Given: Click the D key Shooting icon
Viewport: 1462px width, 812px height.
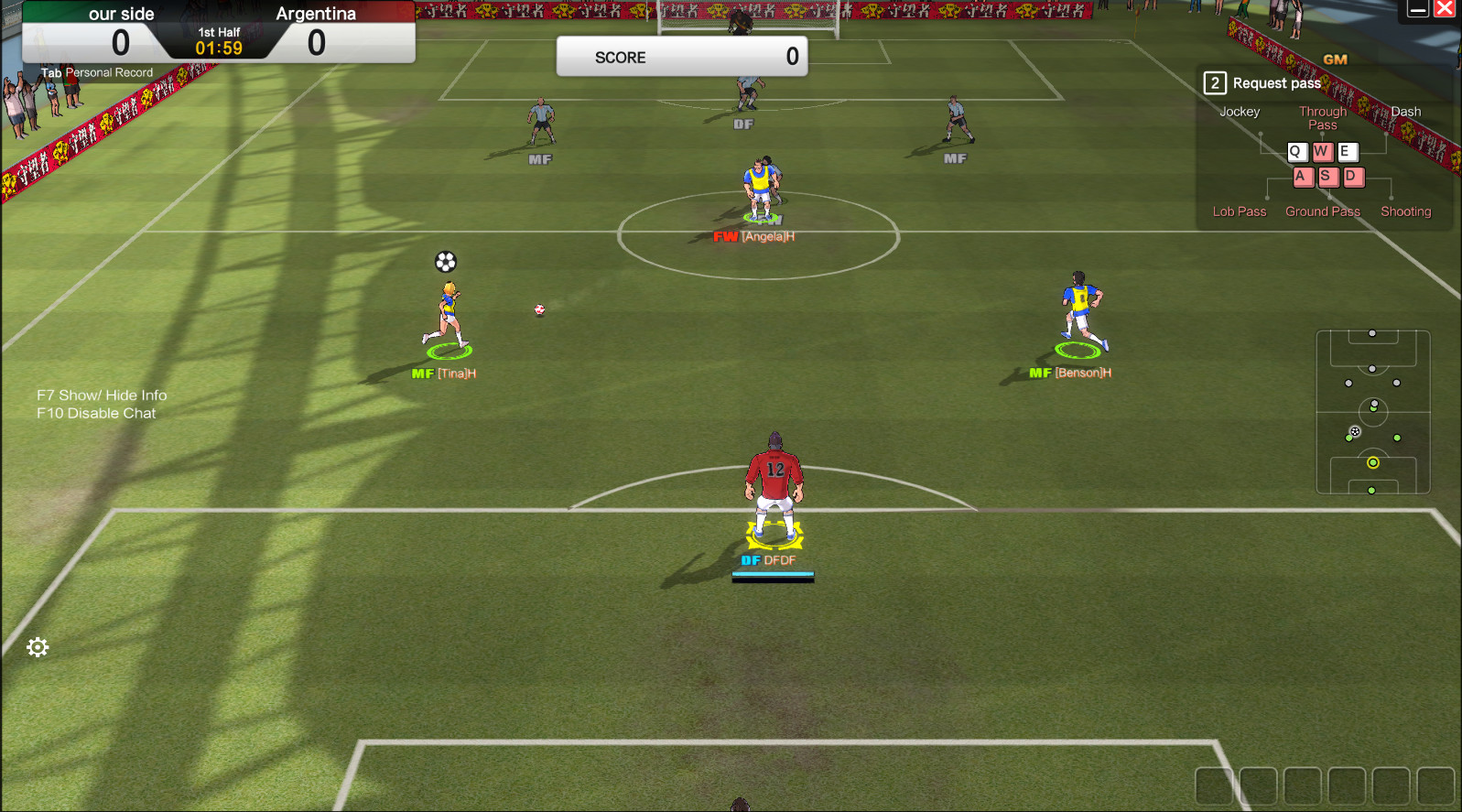Looking at the screenshot, I should coord(1353,177).
